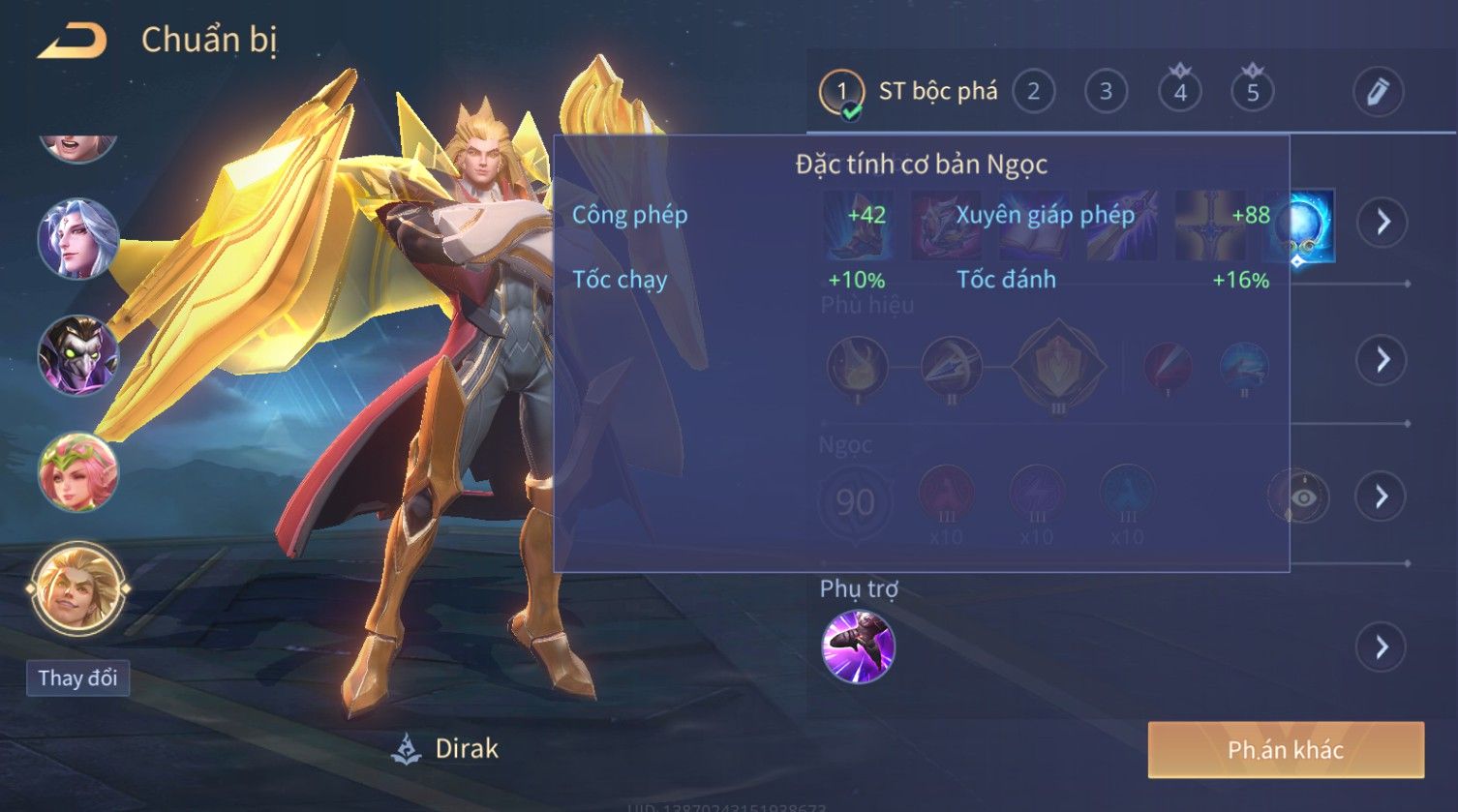The image size is (1458, 812).
Task: Expand the Phù hiệu row arrow
Action: [x=1382, y=360]
